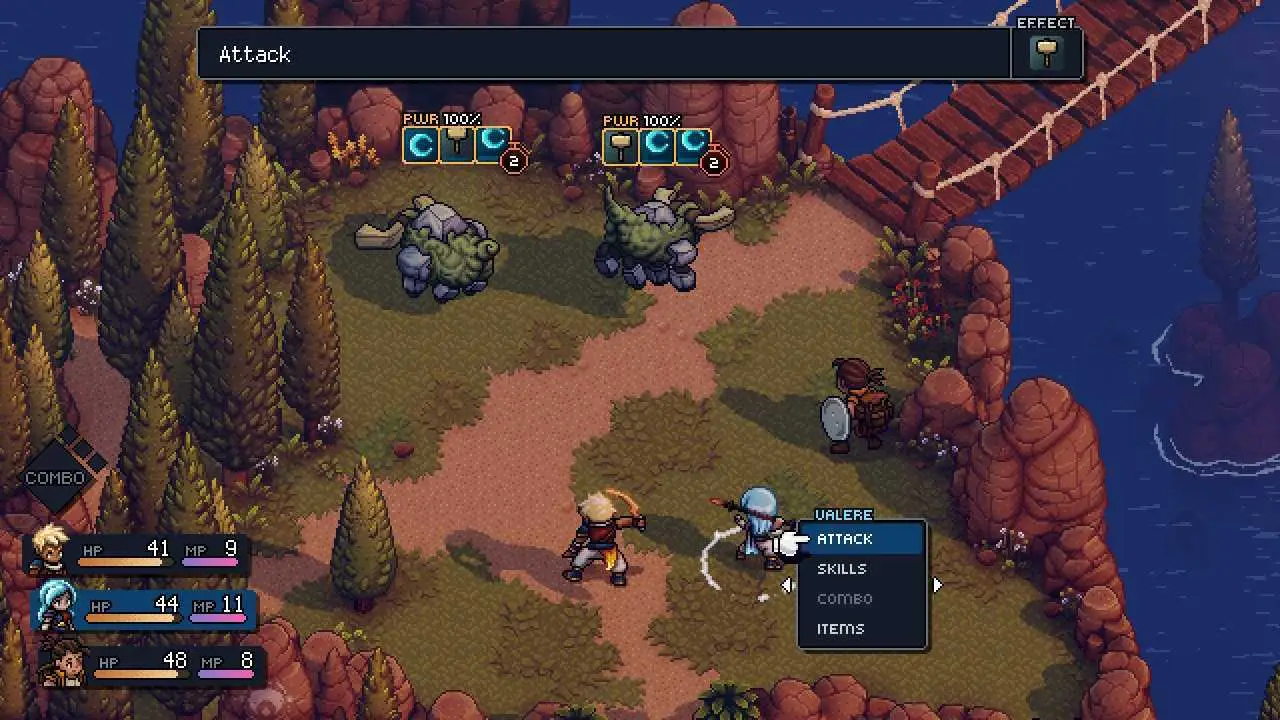Open the Items command
1280x720 pixels.
840,629
